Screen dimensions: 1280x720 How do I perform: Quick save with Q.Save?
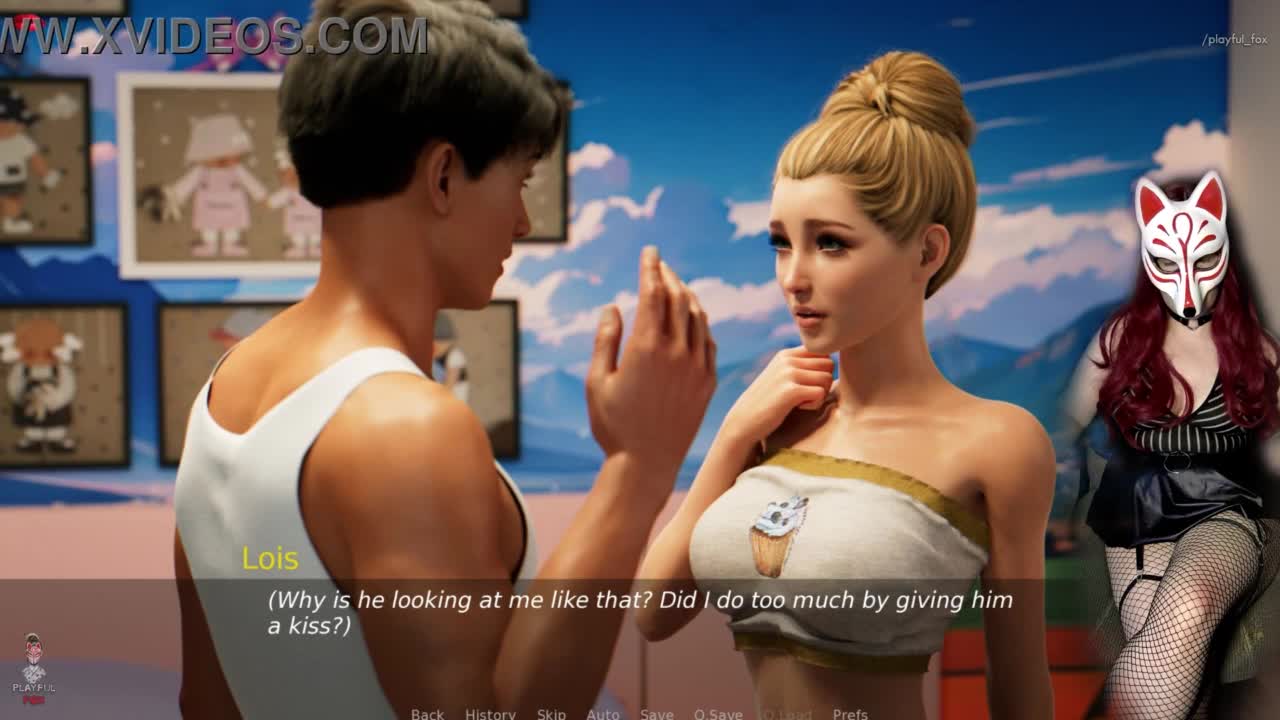coord(718,713)
